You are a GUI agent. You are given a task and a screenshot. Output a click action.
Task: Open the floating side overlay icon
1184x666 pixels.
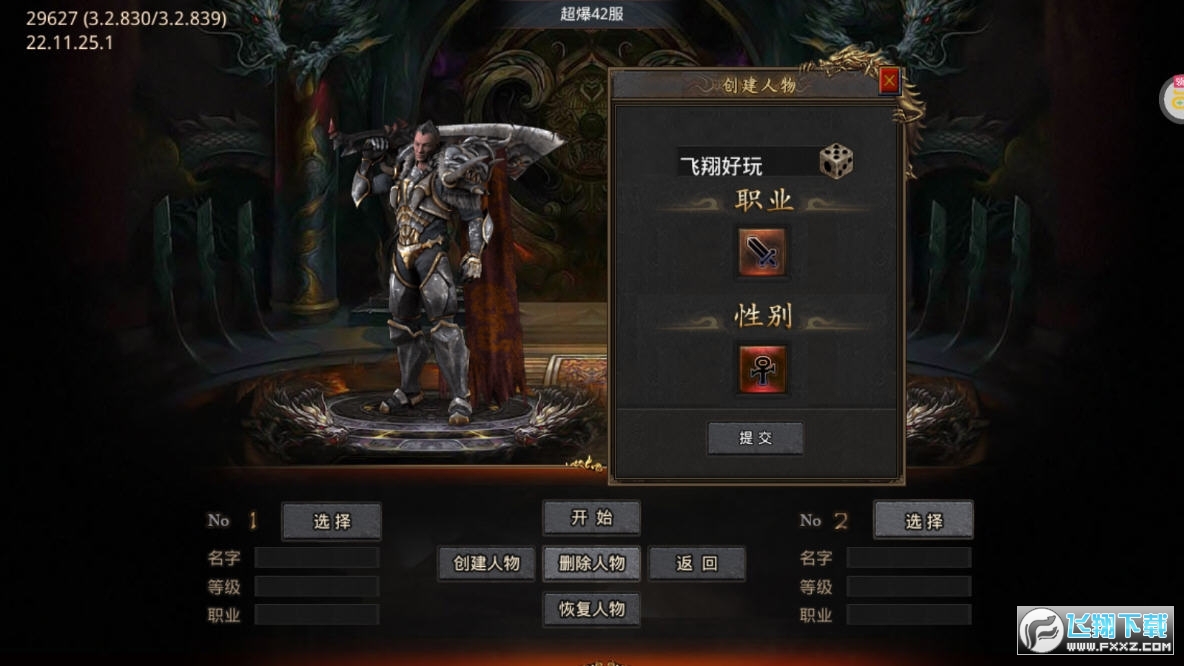(1174, 100)
